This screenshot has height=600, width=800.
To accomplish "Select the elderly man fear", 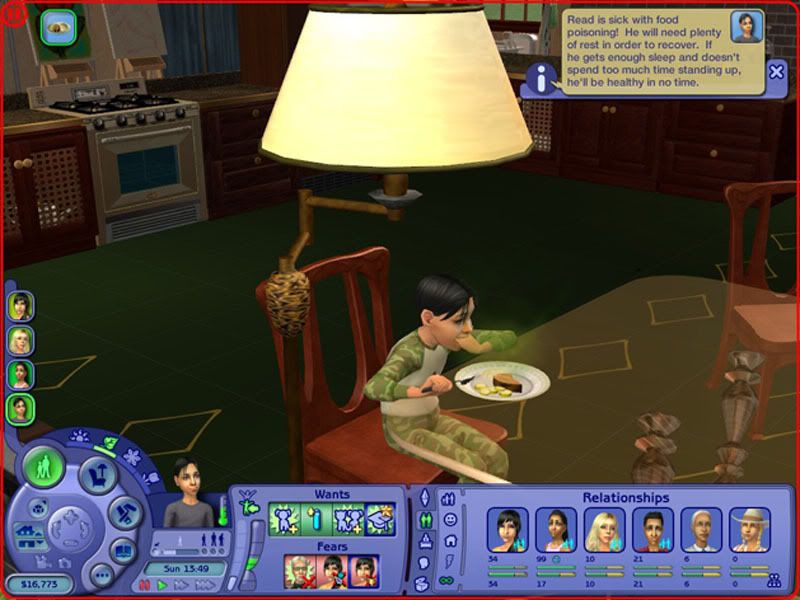I will point(299,570).
